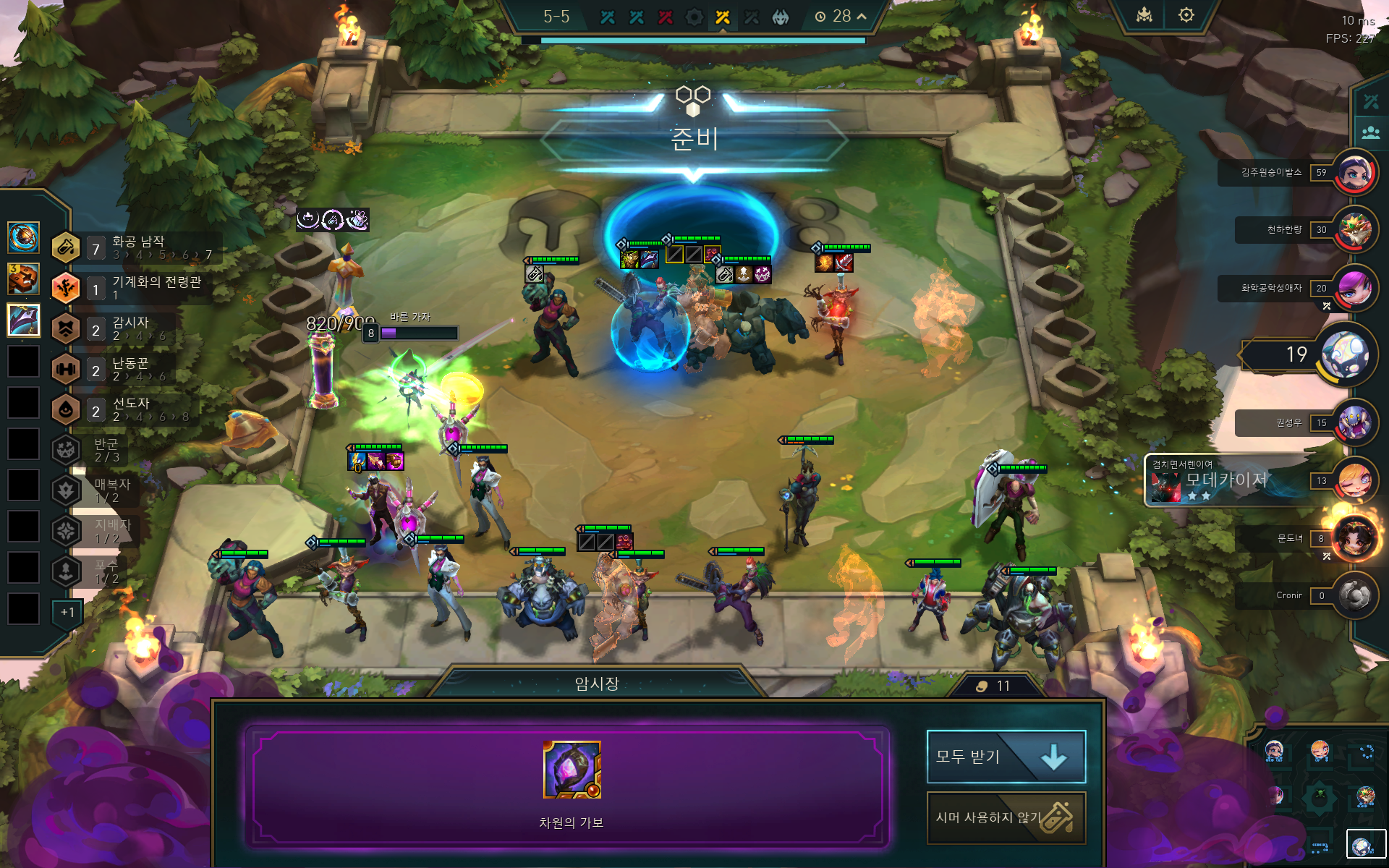Image resolution: width=1389 pixels, height=868 pixels.
Task: Open the settings gear icon
Action: click(x=1186, y=15)
